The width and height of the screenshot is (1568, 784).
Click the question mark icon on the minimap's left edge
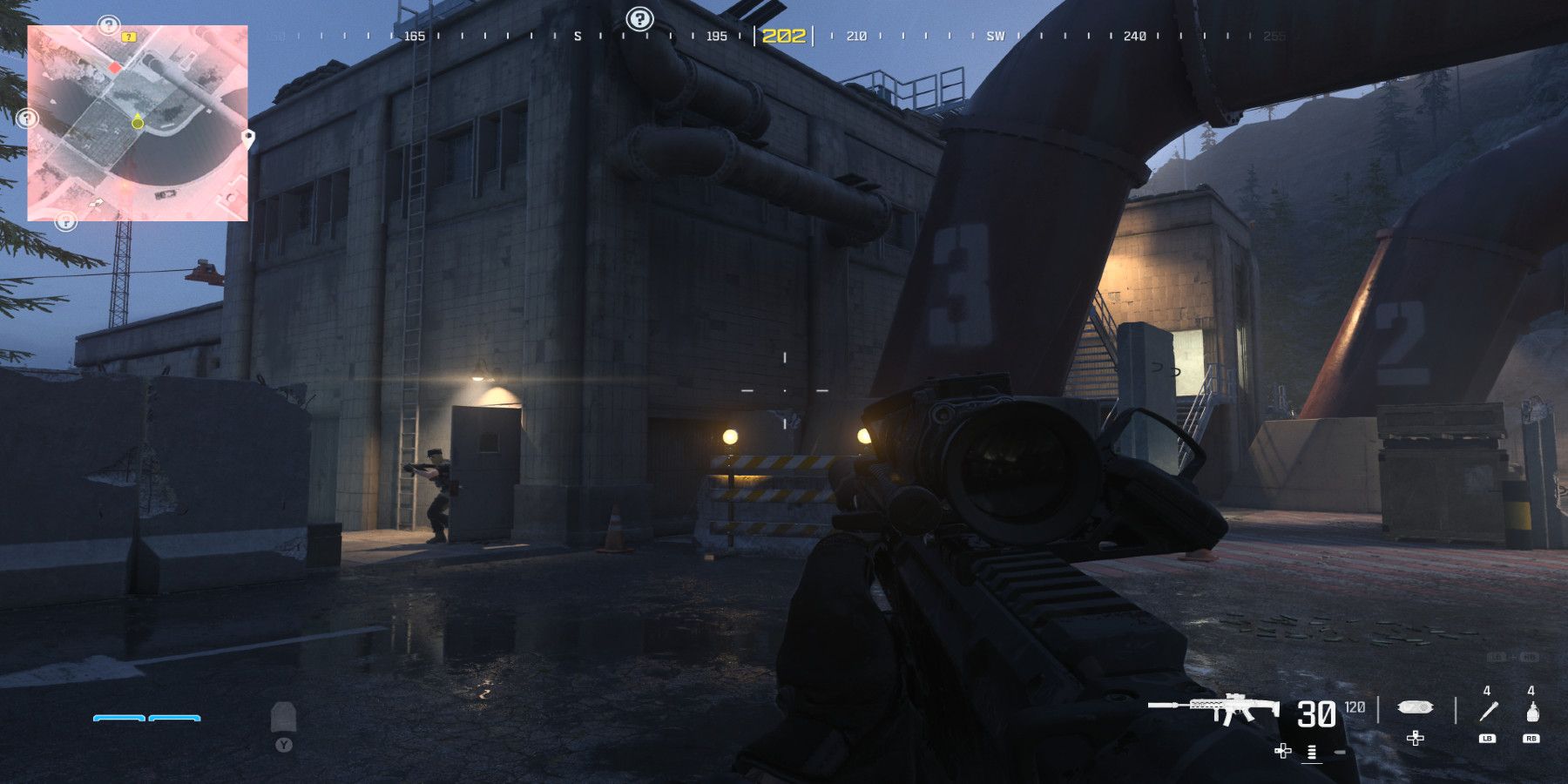pyautogui.click(x=27, y=118)
